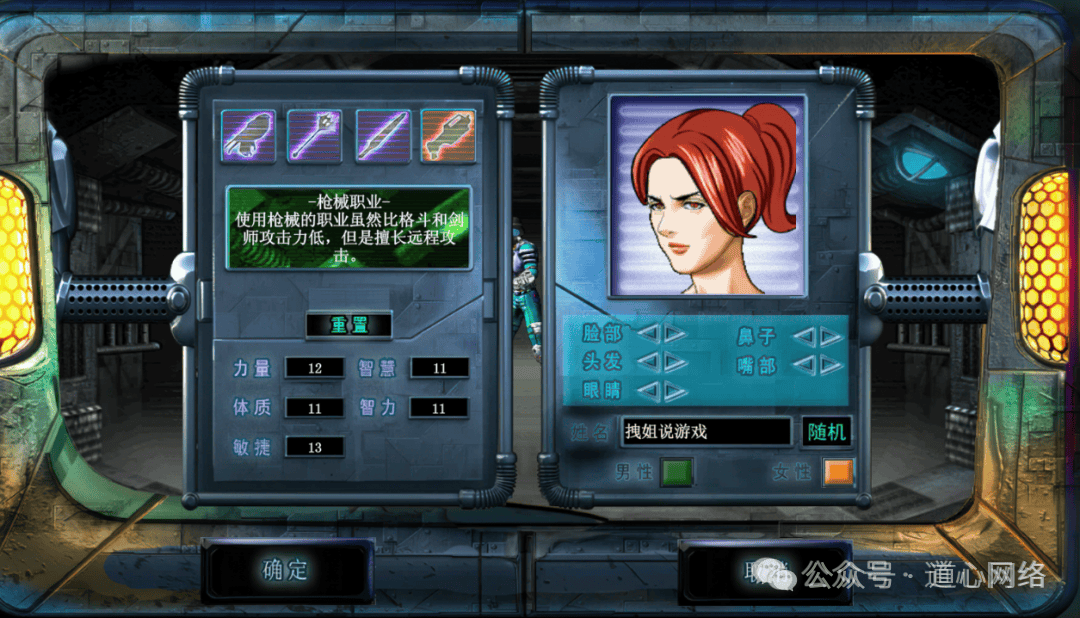Click the left arrow next to 眼睛
Screen dimensions: 1080x618
pyautogui.click(x=648, y=390)
